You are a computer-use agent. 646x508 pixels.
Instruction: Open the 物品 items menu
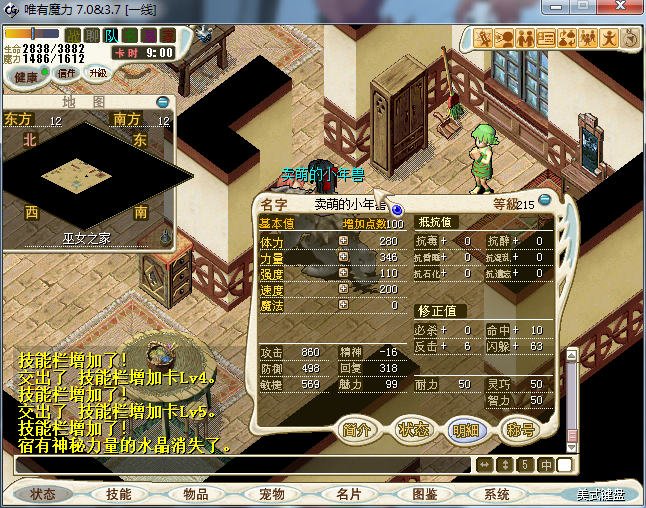point(195,494)
